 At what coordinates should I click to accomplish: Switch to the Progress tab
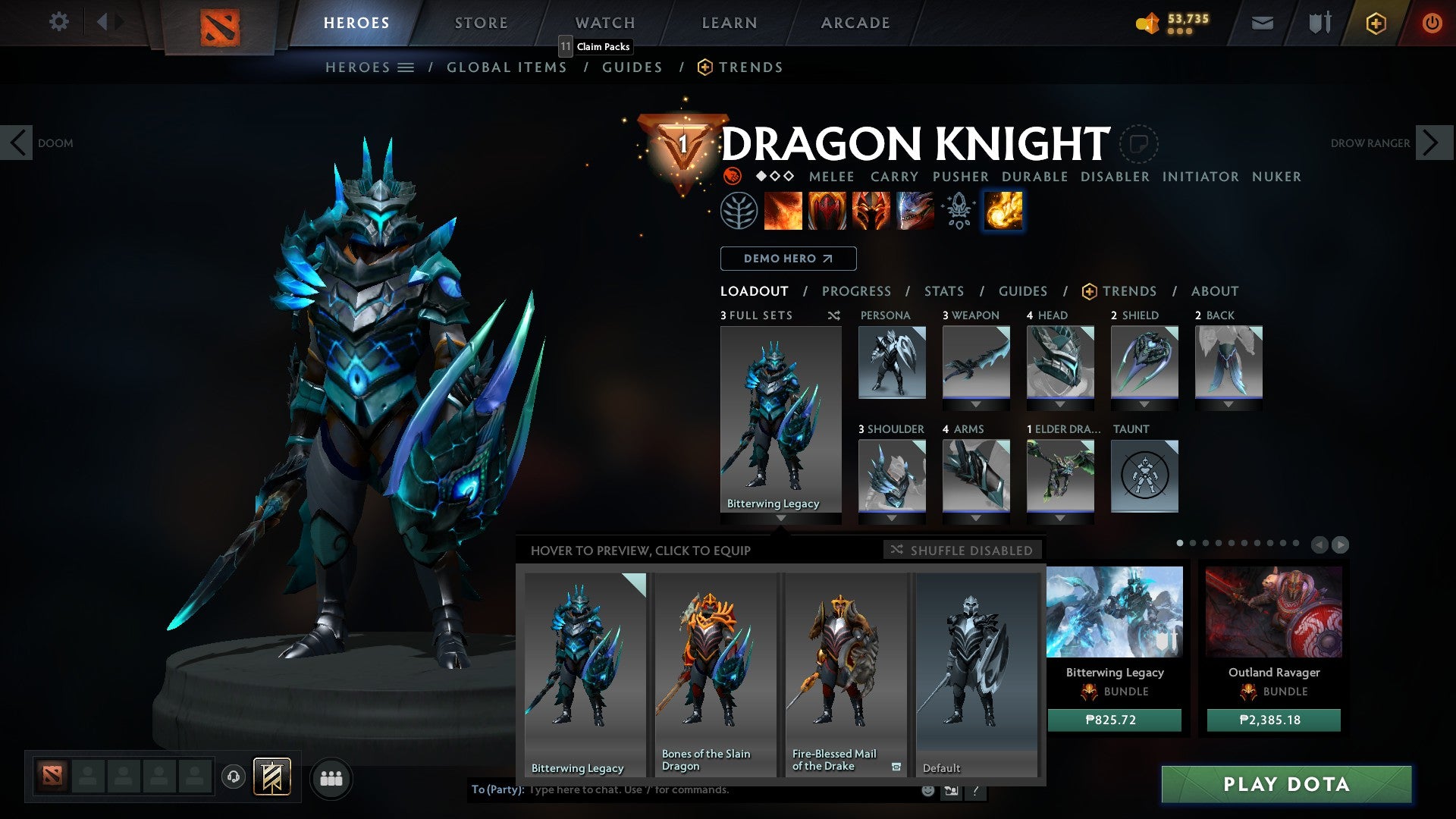coord(856,291)
